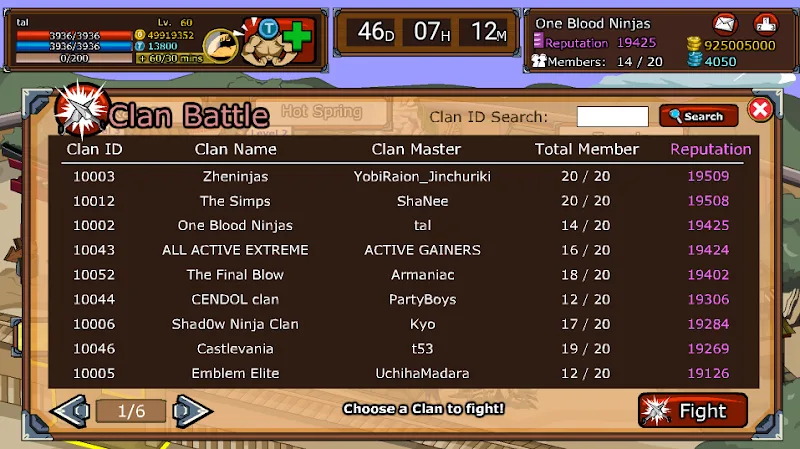Start the clan battle with Fight
Screen dimensions: 800x449
point(692,411)
